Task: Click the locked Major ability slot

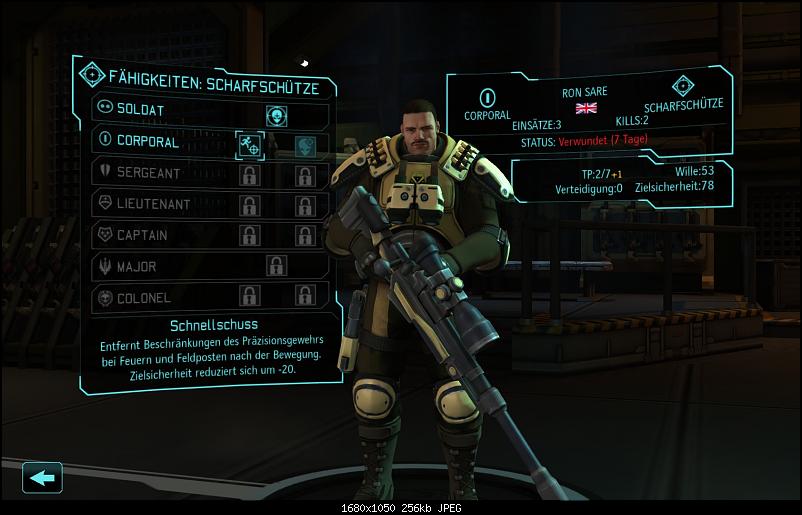Action: point(277,266)
